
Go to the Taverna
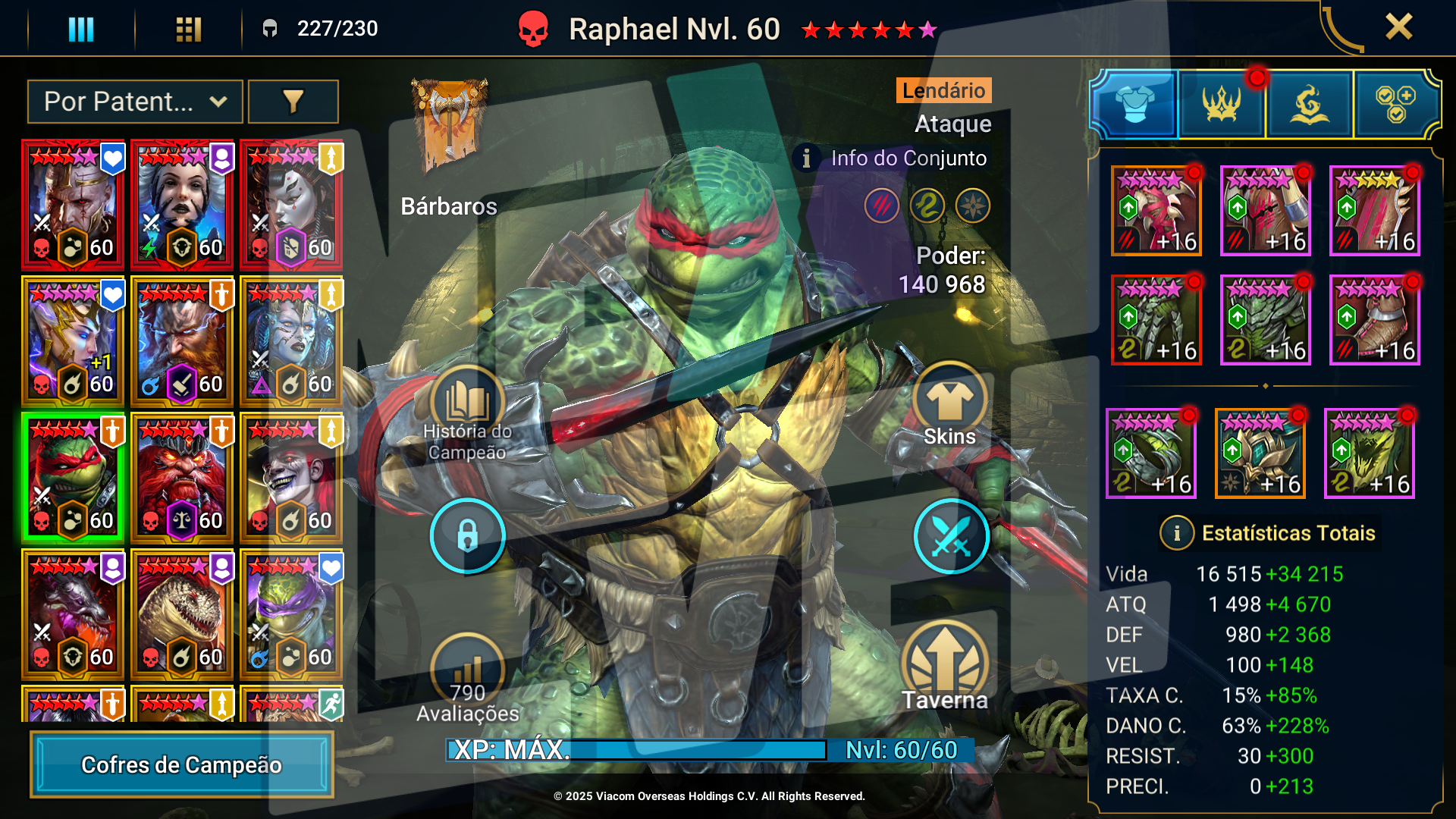coord(945,667)
